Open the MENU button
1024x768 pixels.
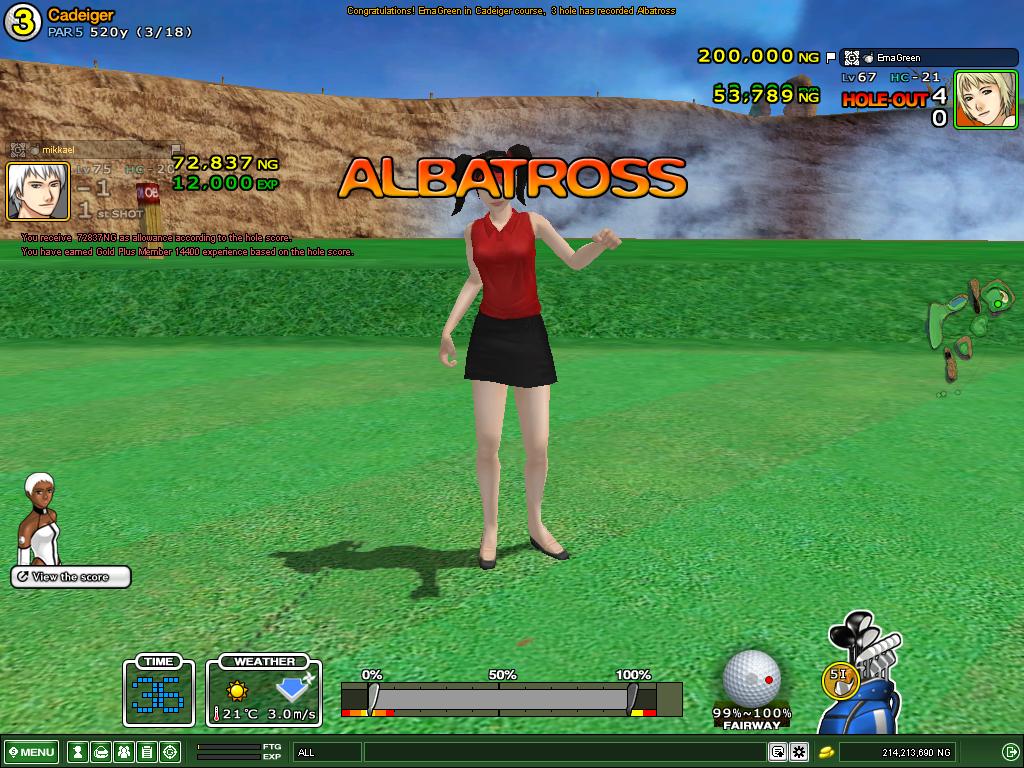32,752
